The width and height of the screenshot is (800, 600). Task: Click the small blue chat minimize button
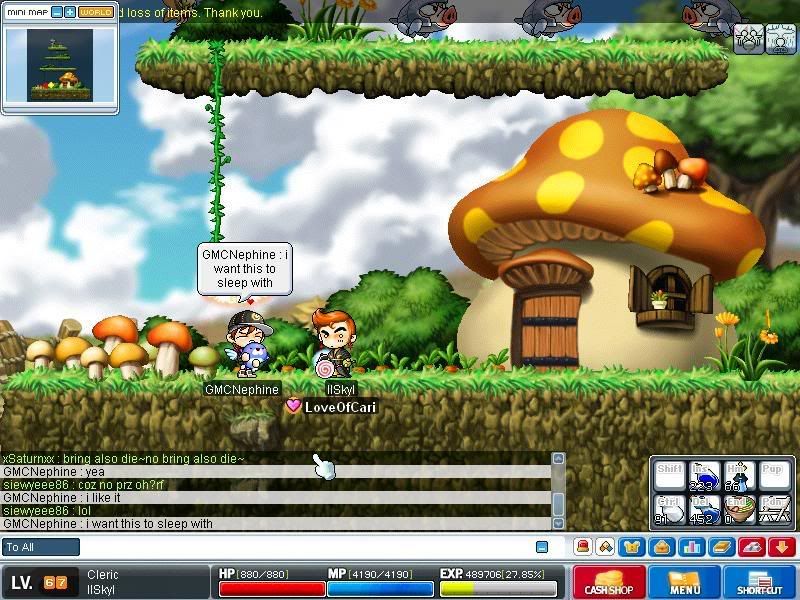point(542,547)
